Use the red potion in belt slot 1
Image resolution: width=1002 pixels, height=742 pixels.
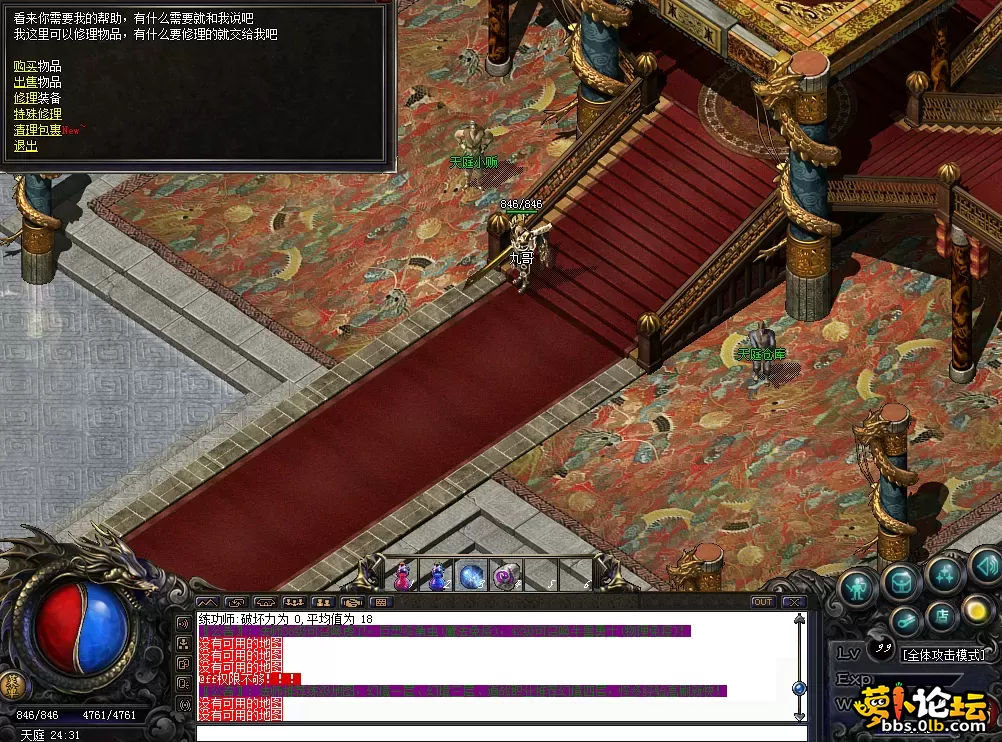(x=402, y=576)
